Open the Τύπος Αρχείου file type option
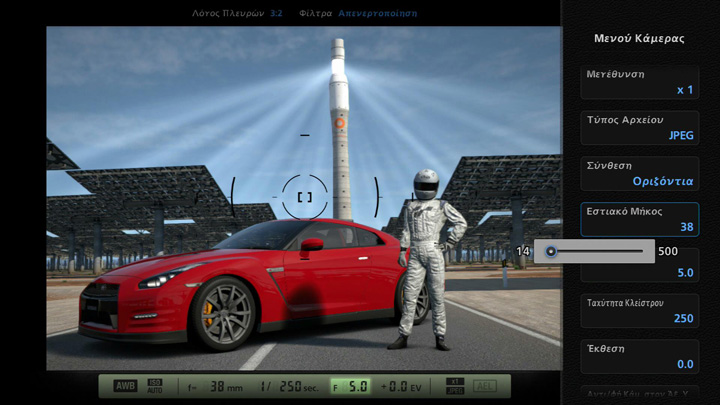 (640, 127)
